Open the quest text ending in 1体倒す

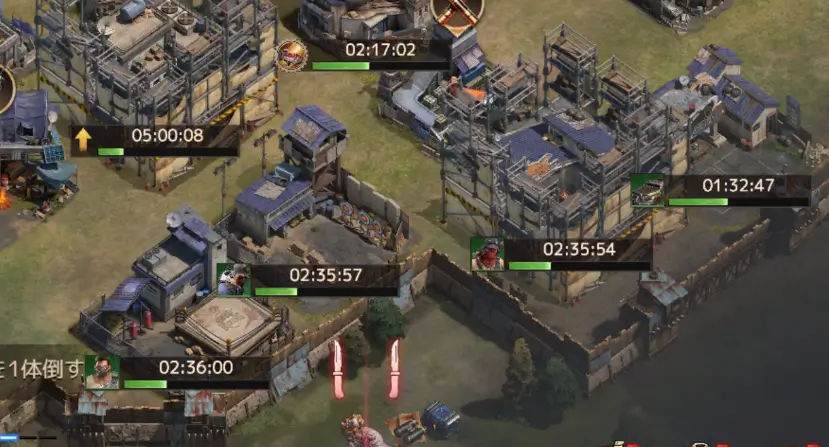point(42,368)
